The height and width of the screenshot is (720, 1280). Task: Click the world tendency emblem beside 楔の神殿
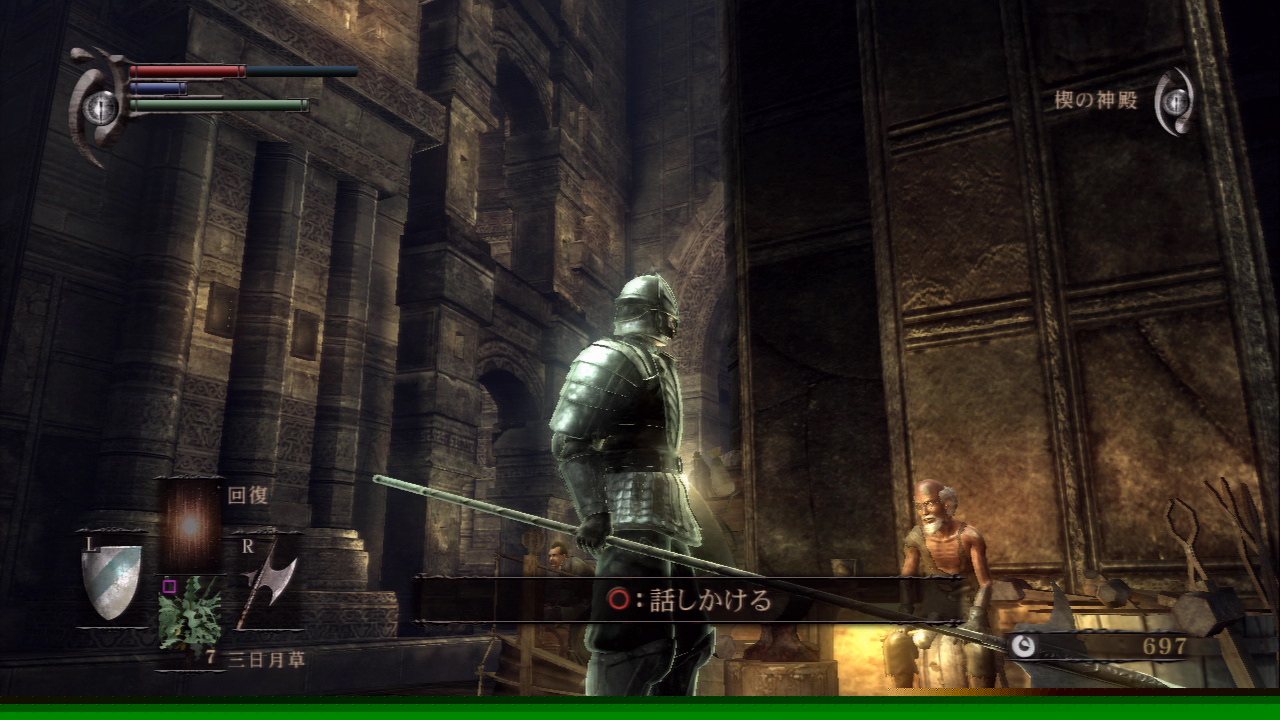coord(1176,101)
